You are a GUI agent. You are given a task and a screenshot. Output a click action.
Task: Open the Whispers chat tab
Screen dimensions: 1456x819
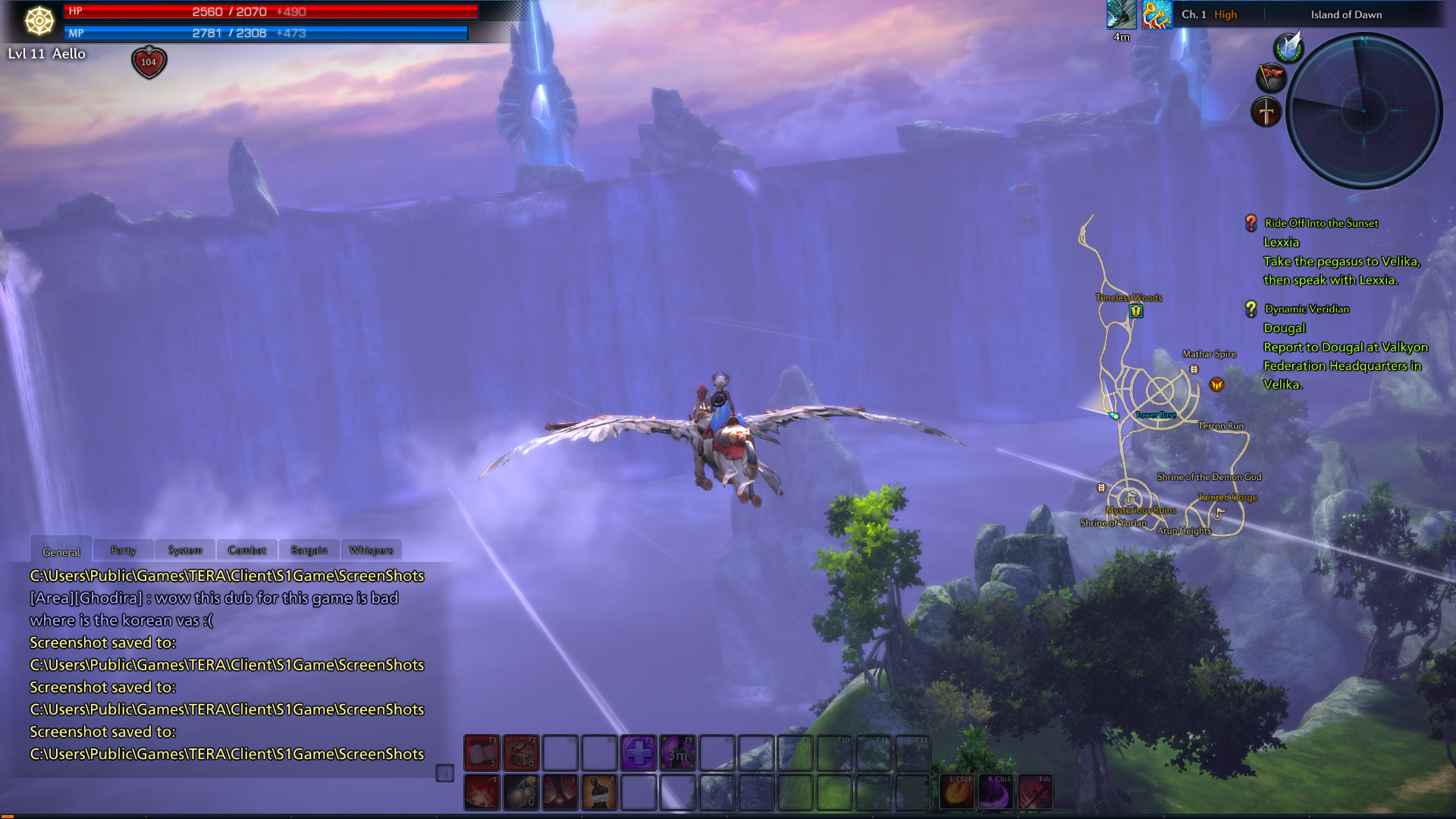(x=372, y=550)
